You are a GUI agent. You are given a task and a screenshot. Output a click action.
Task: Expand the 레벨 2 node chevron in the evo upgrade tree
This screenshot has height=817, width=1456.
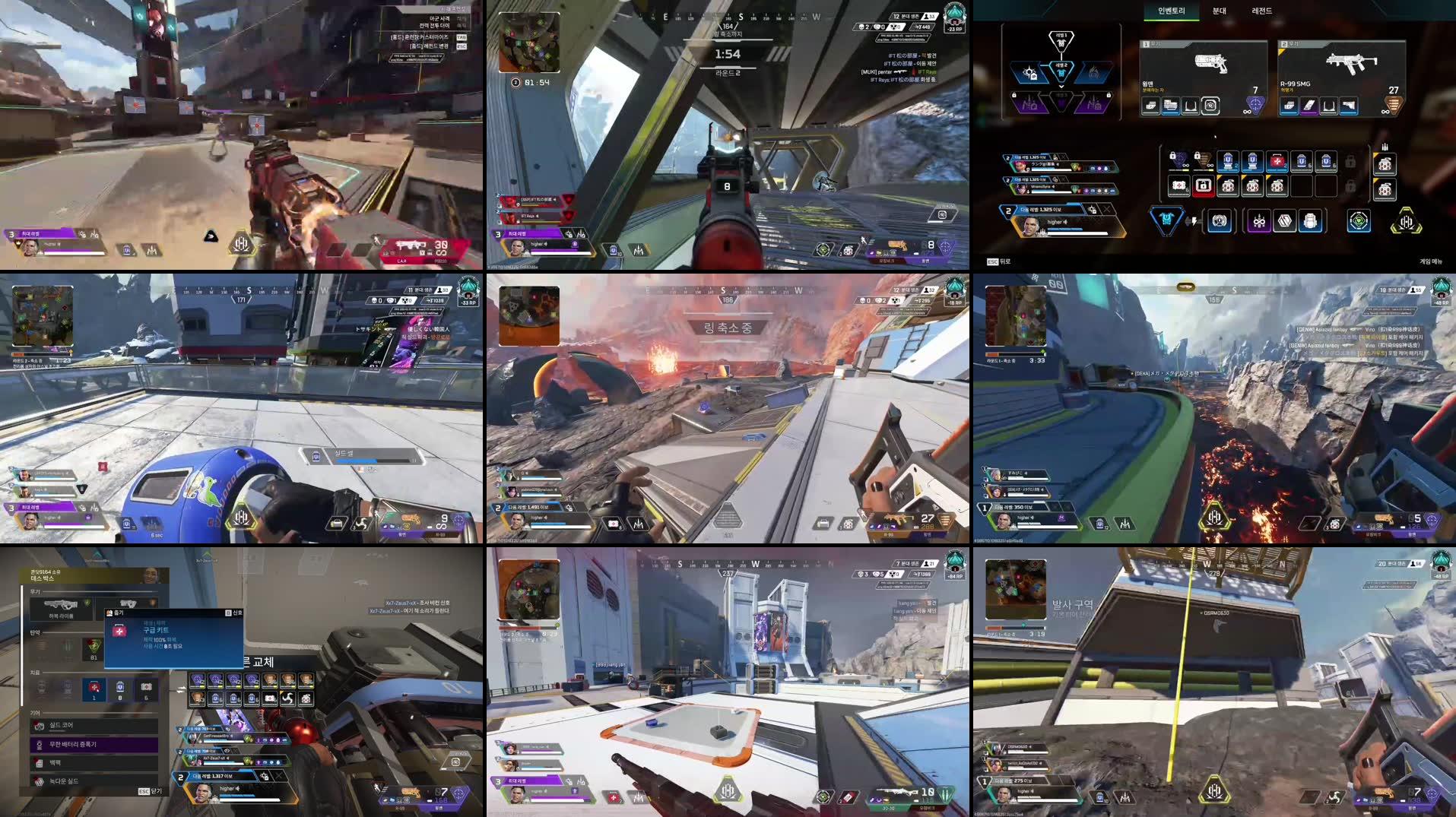click(x=1061, y=88)
